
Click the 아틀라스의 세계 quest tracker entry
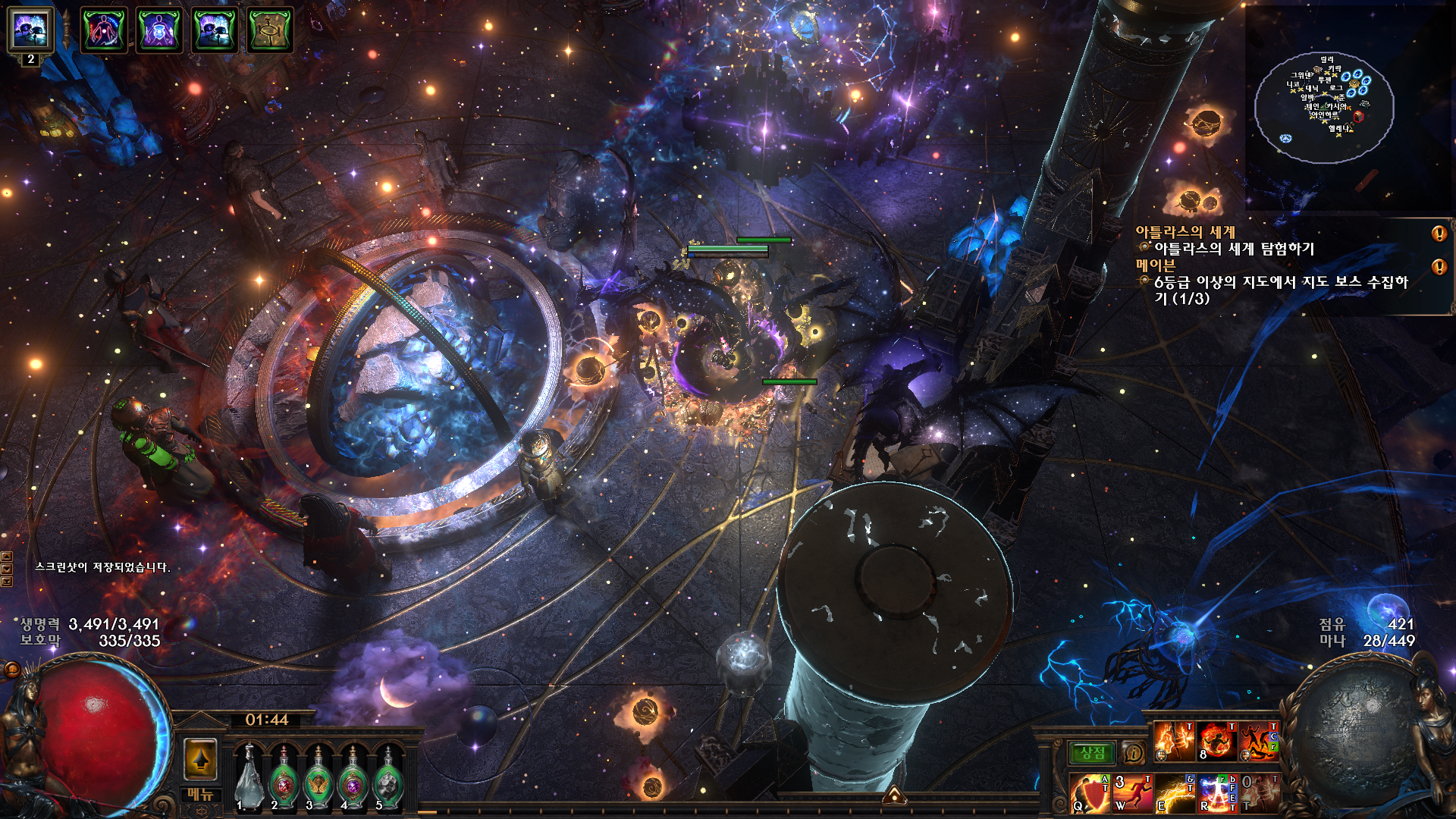coord(1185,232)
